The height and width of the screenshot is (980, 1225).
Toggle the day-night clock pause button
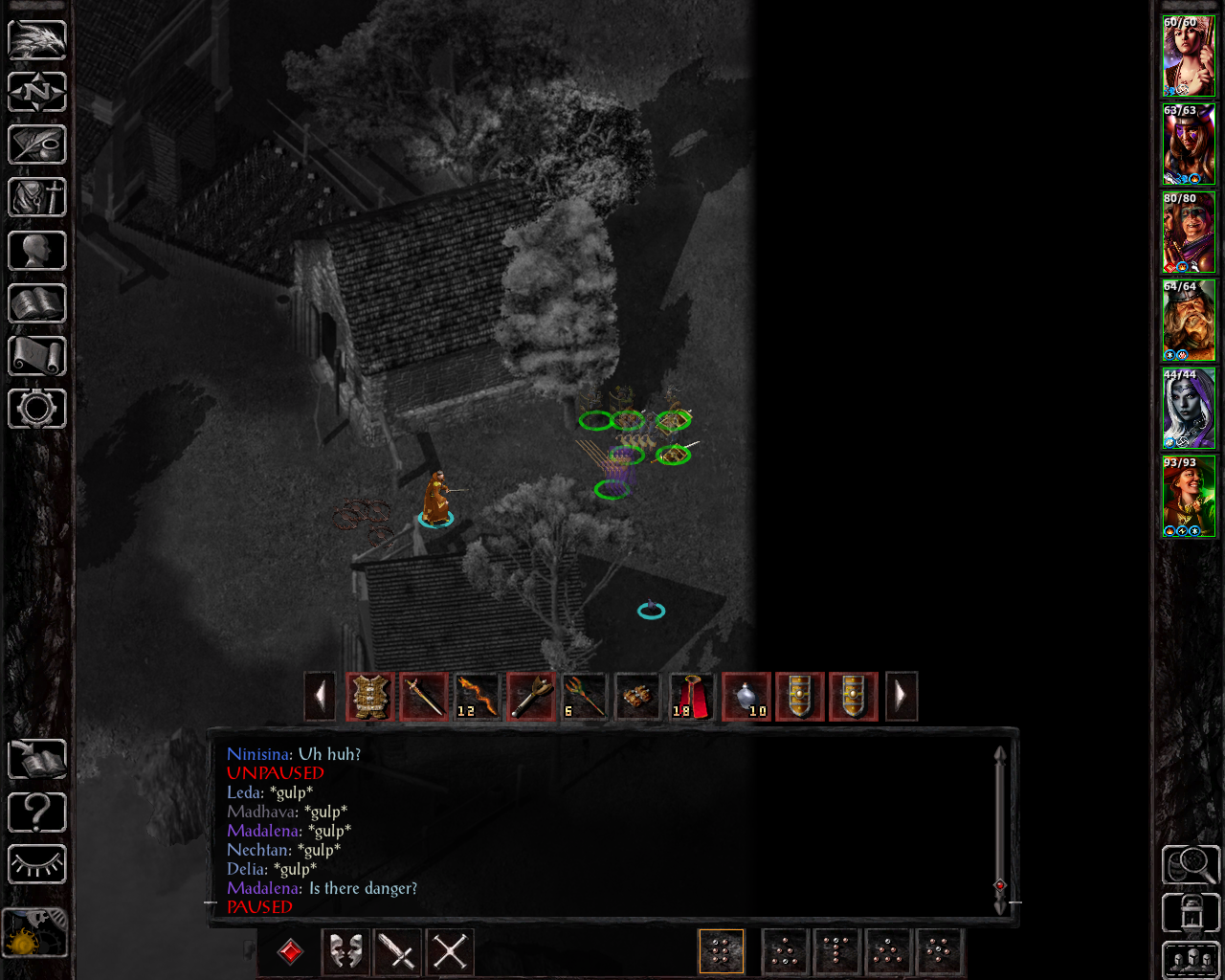[x=35, y=933]
